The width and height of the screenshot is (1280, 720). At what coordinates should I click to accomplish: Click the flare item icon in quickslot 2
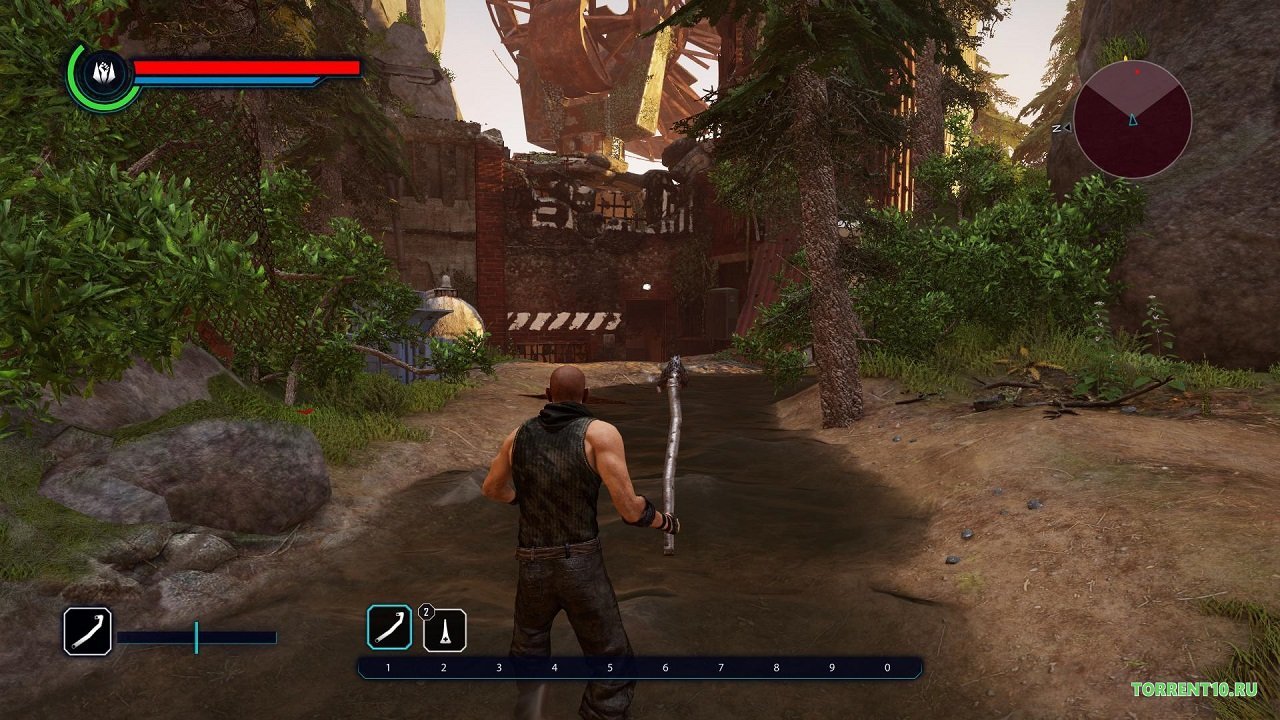[445, 630]
